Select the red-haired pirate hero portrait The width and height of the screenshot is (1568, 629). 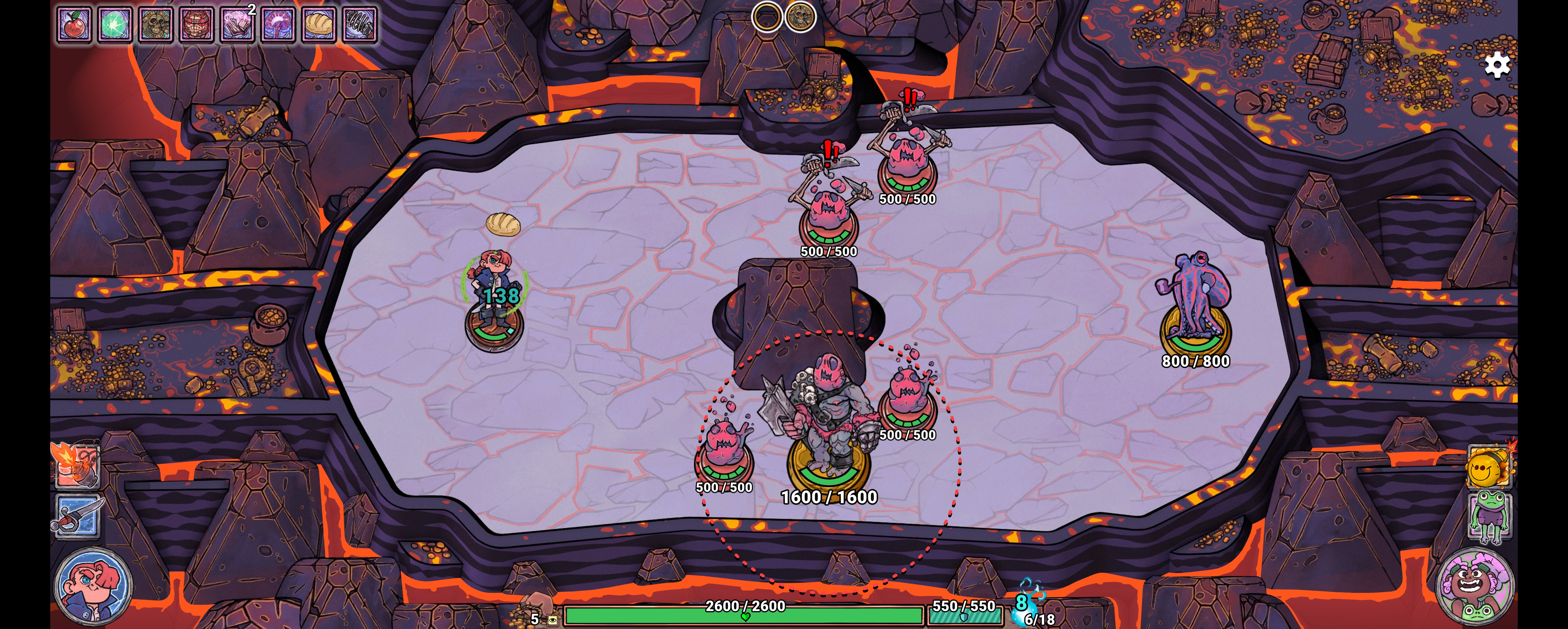pyautogui.click(x=92, y=586)
